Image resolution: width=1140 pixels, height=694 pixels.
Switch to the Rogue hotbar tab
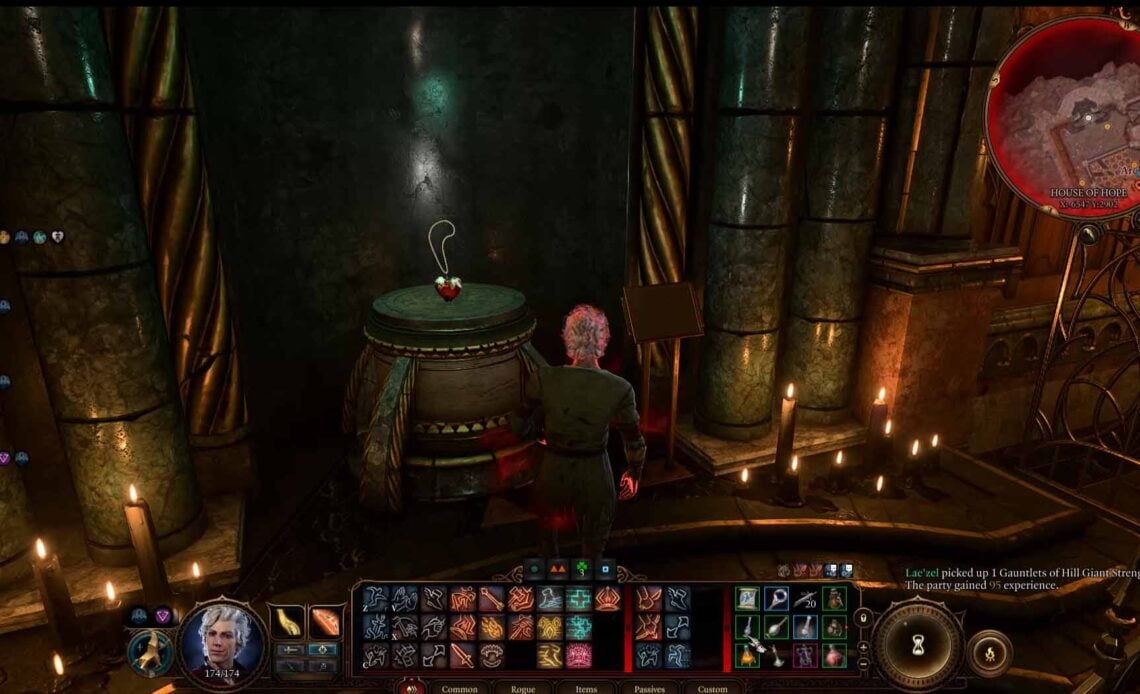point(522,688)
